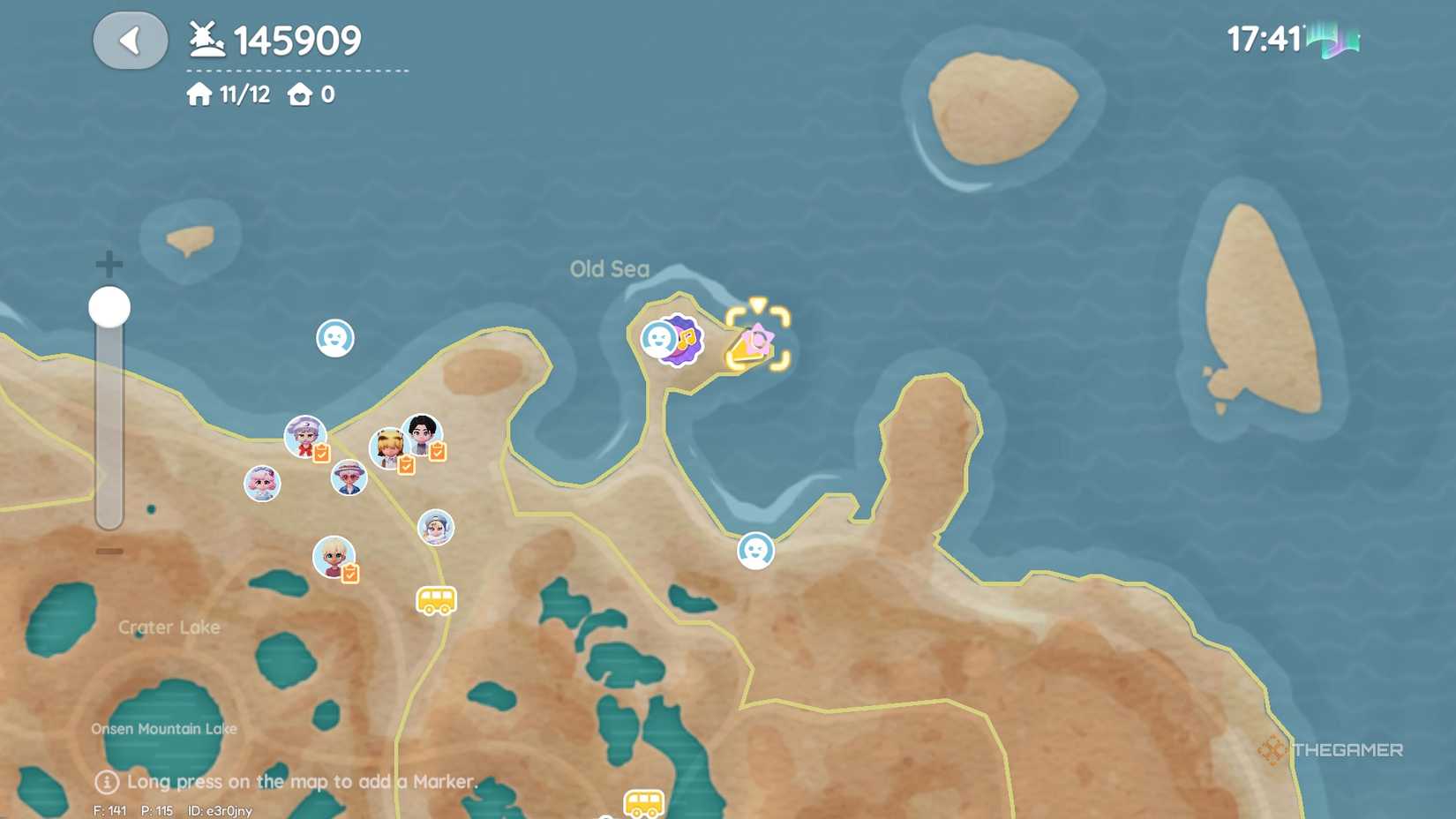Viewport: 1456px width, 819px height.
Task: Select the blue face marker on the southern coast
Action: (755, 551)
